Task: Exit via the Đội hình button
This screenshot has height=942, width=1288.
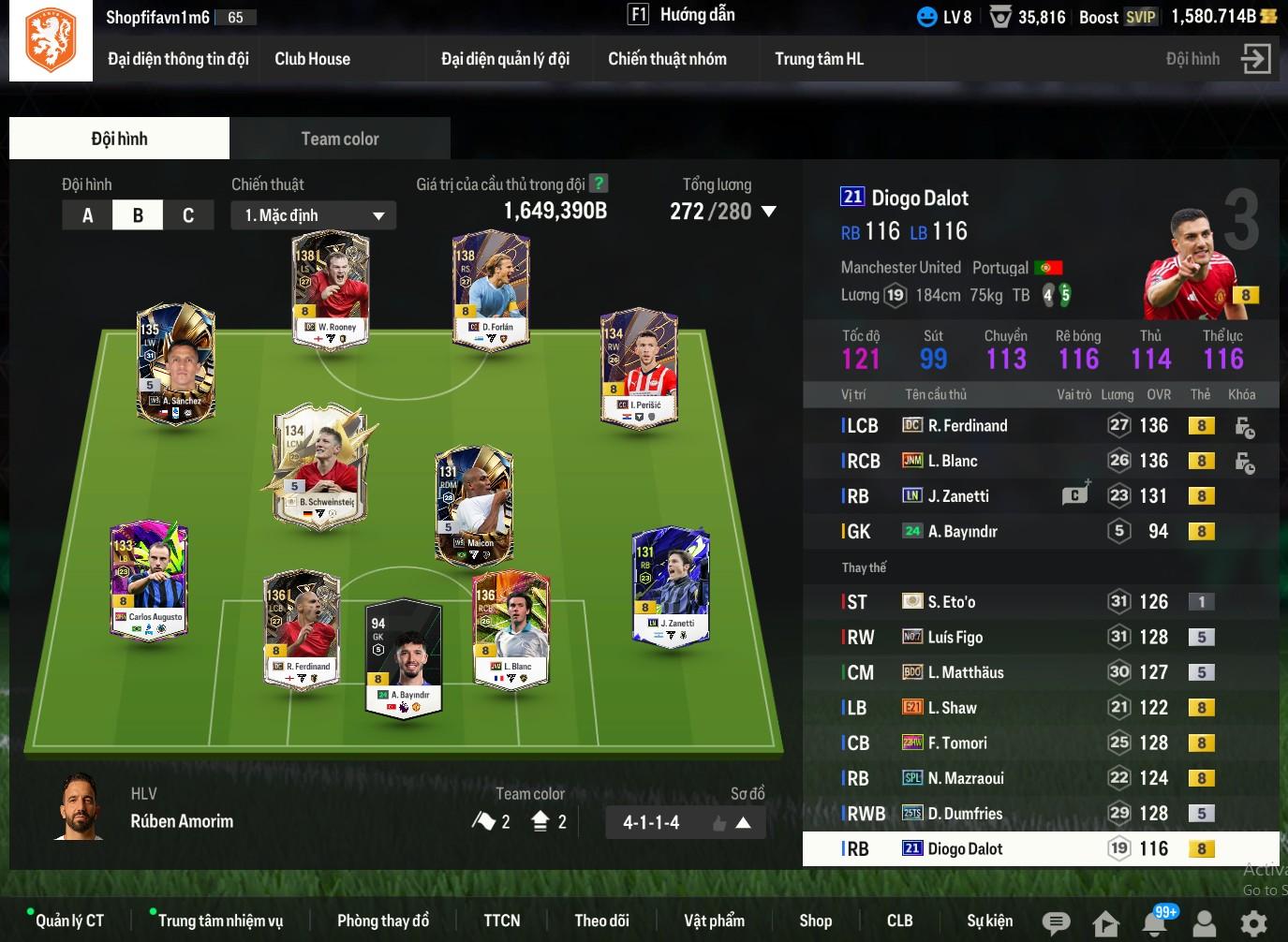Action: [1255, 59]
